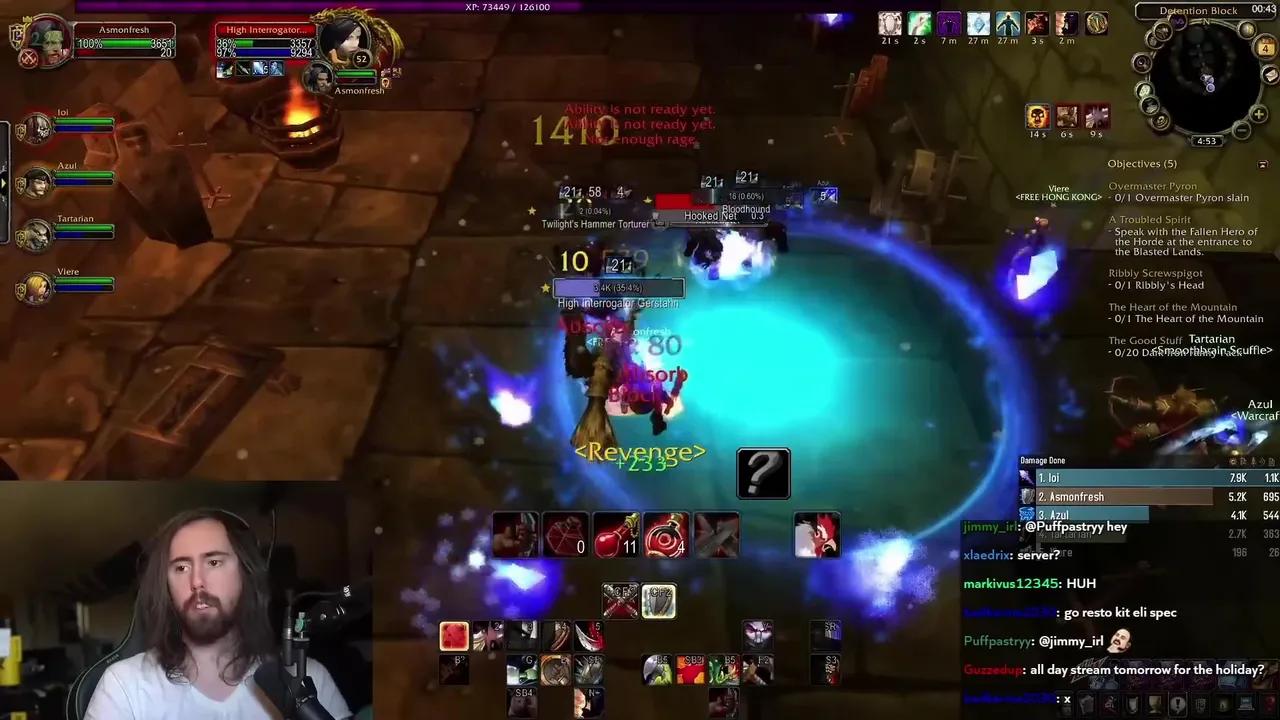Zoom in the minimap with the plus button
The image size is (1280, 720).
1259,114
